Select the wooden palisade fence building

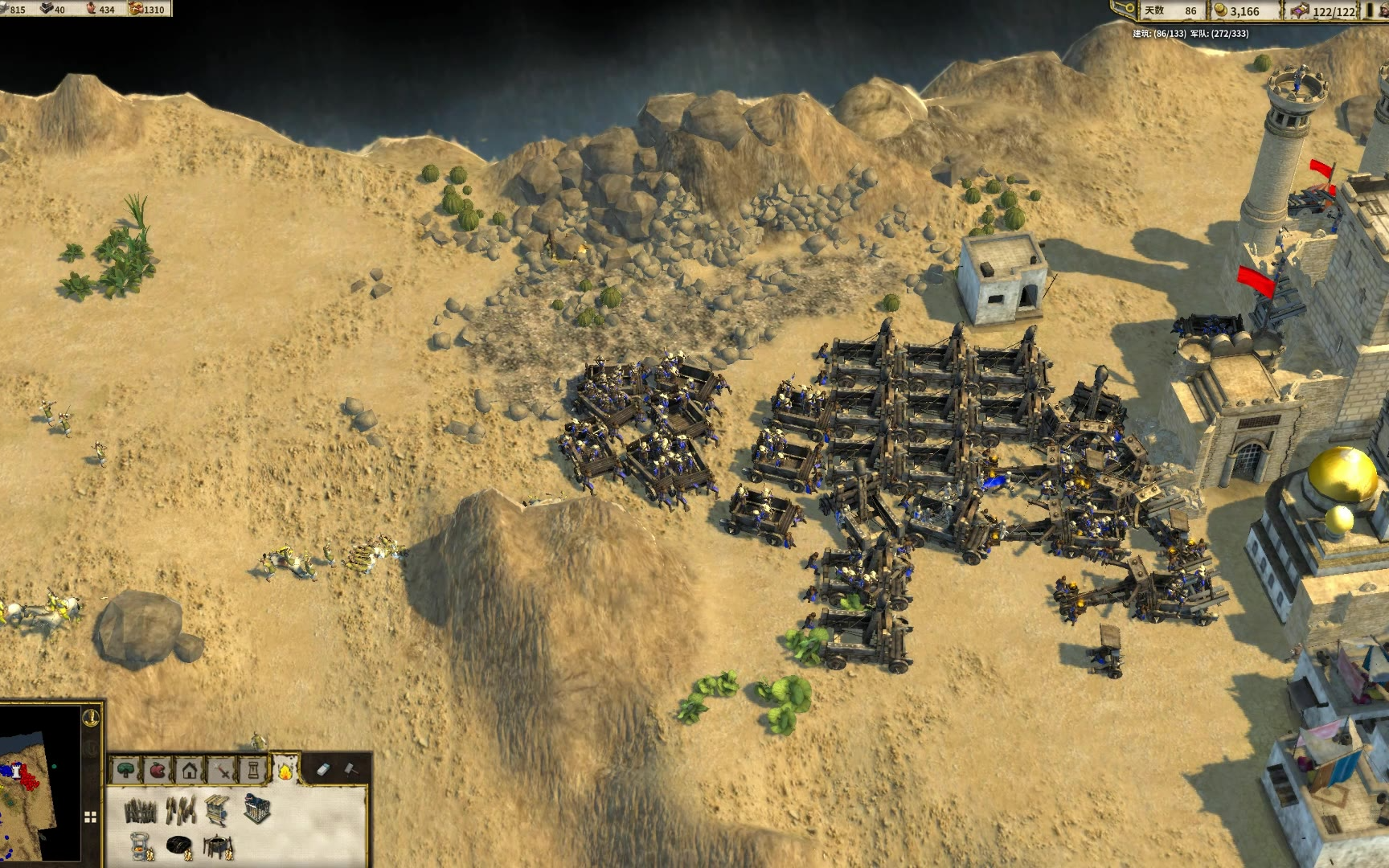(x=141, y=810)
